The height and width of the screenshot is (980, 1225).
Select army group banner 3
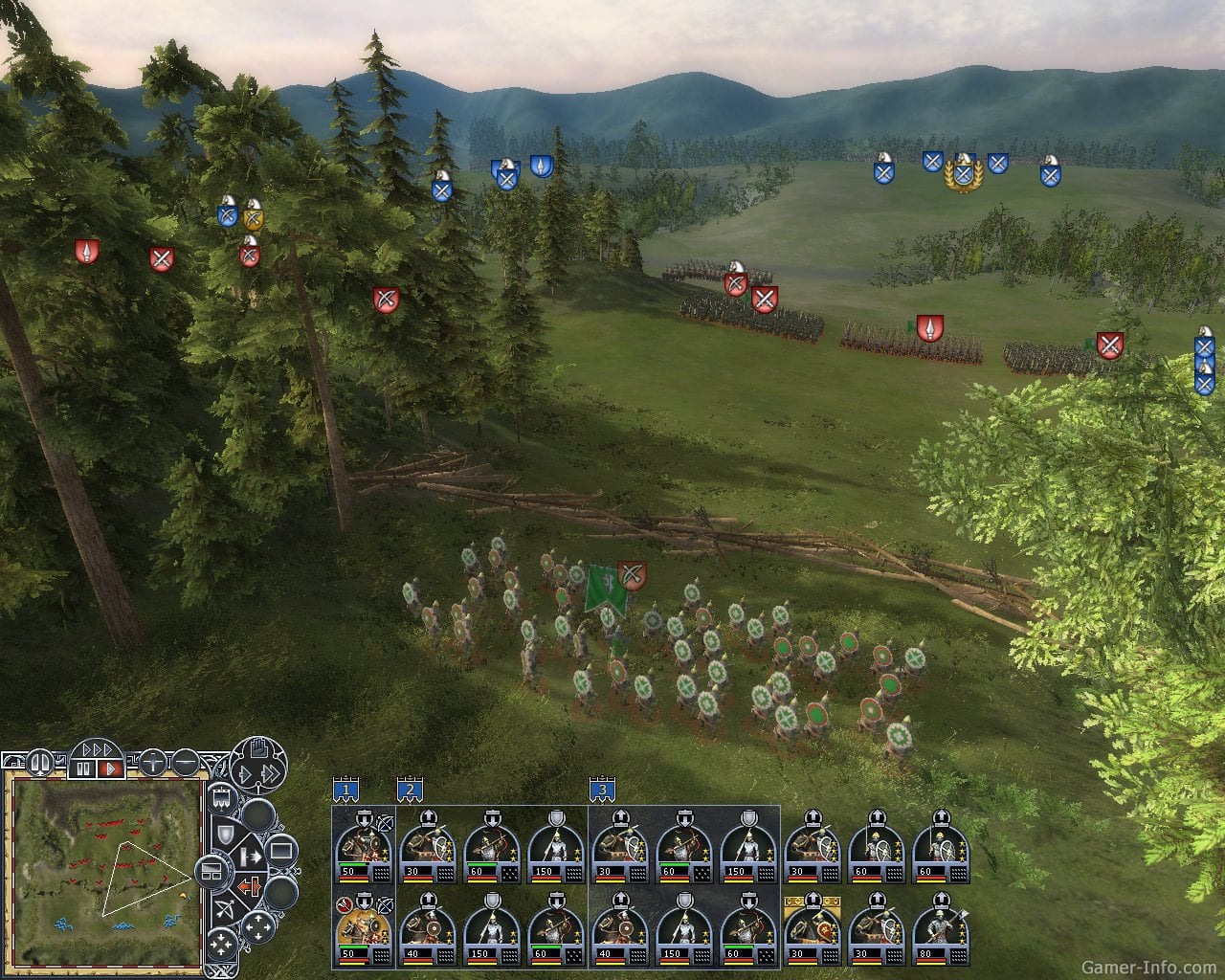point(602,791)
